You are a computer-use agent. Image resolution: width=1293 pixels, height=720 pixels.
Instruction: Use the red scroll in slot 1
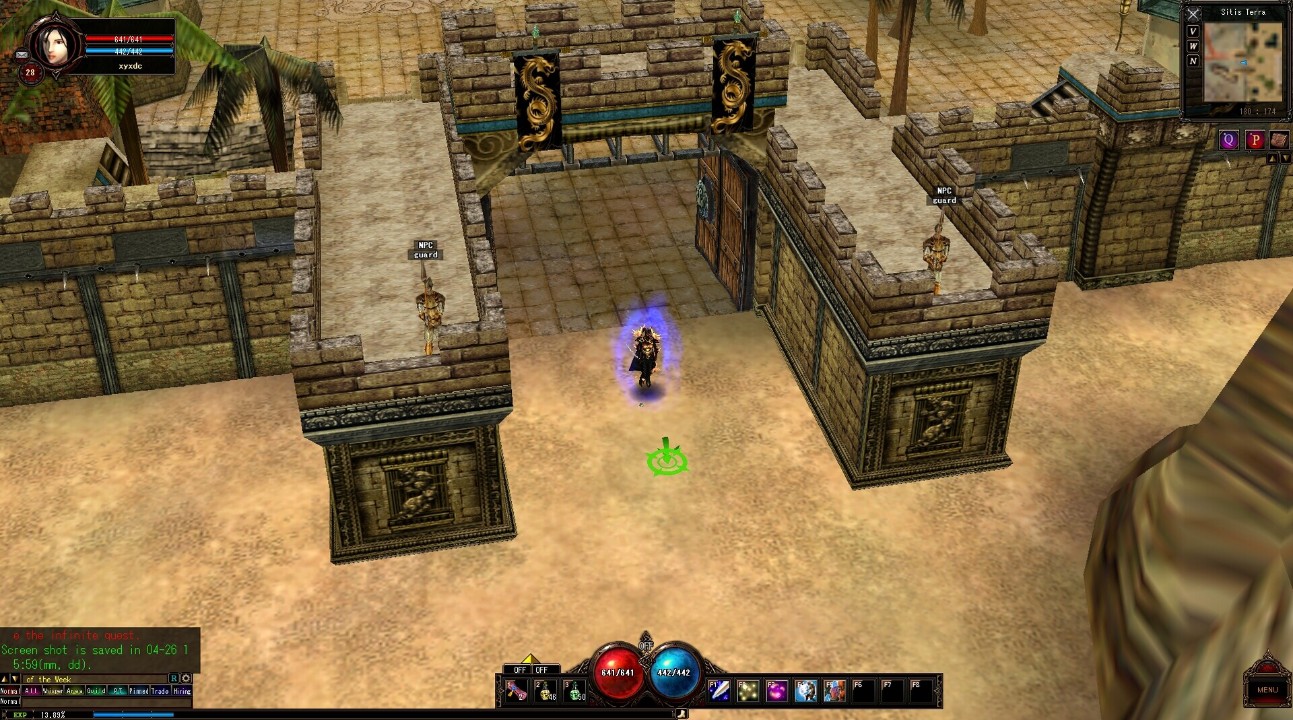point(517,691)
